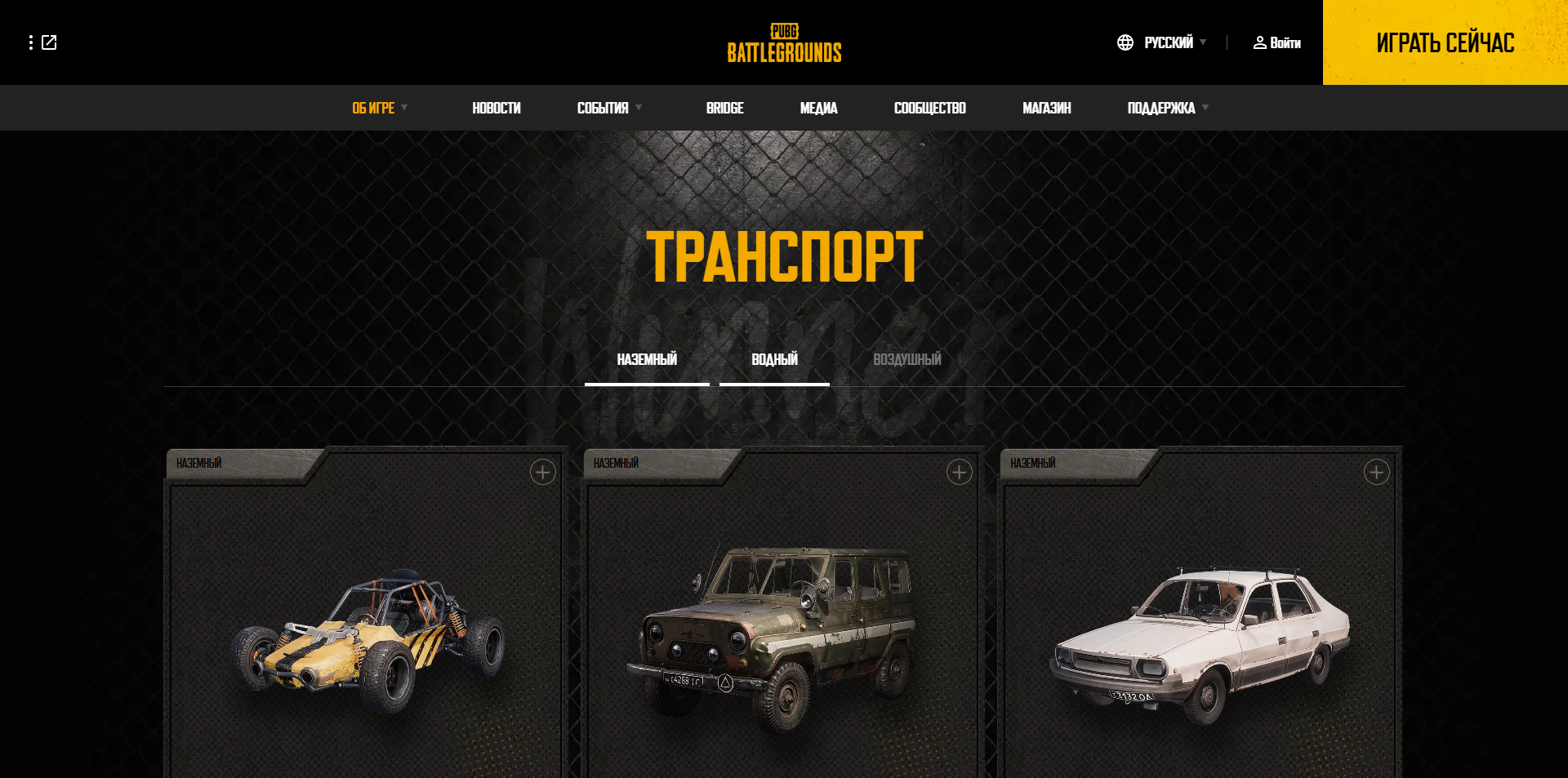This screenshot has height=778, width=1568.
Task: Select the ВОЗДУШНЫЙ transport category
Action: (906, 358)
